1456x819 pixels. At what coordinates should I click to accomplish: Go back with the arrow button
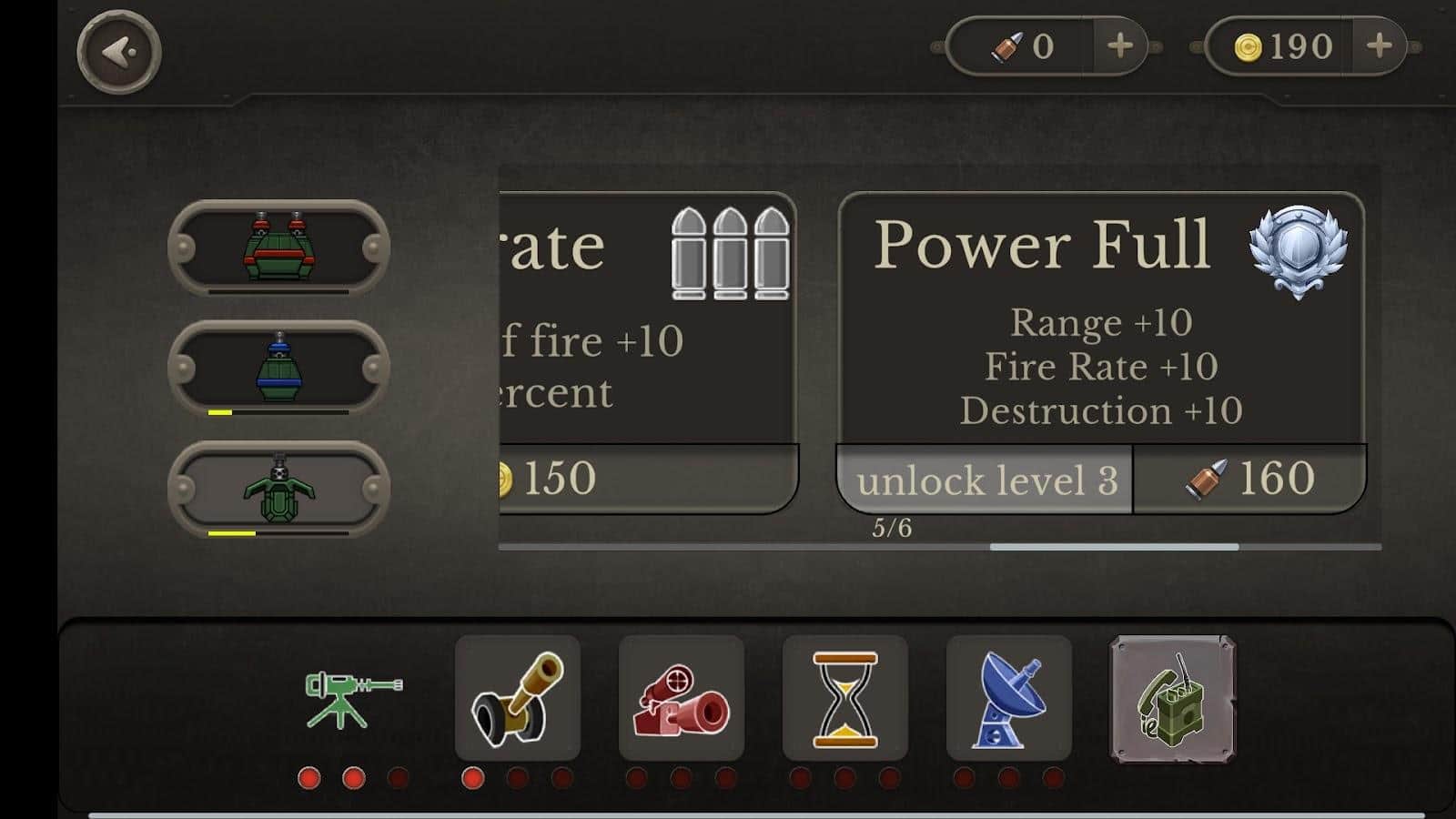(119, 52)
